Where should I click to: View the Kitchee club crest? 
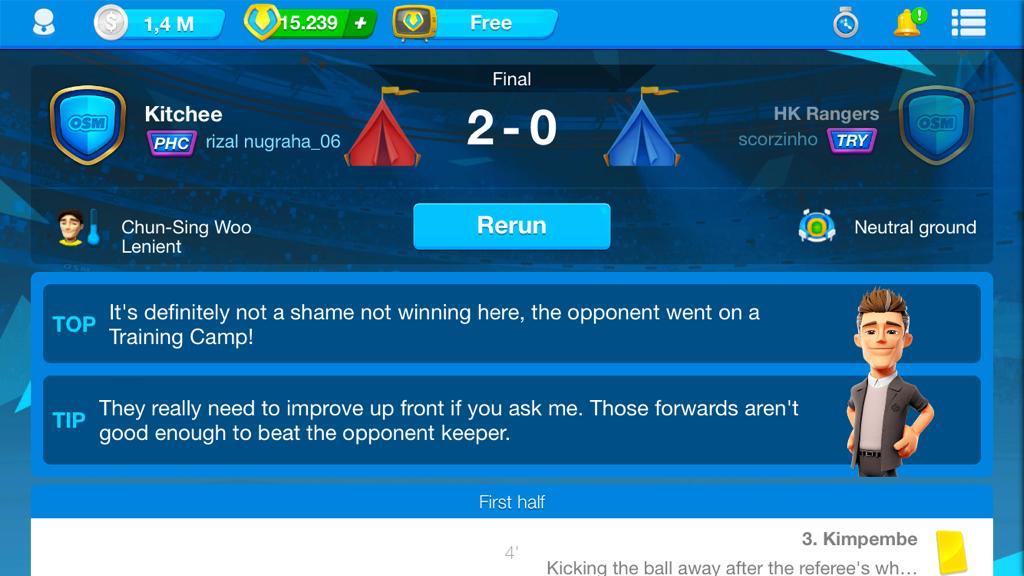pyautogui.click(x=88, y=125)
